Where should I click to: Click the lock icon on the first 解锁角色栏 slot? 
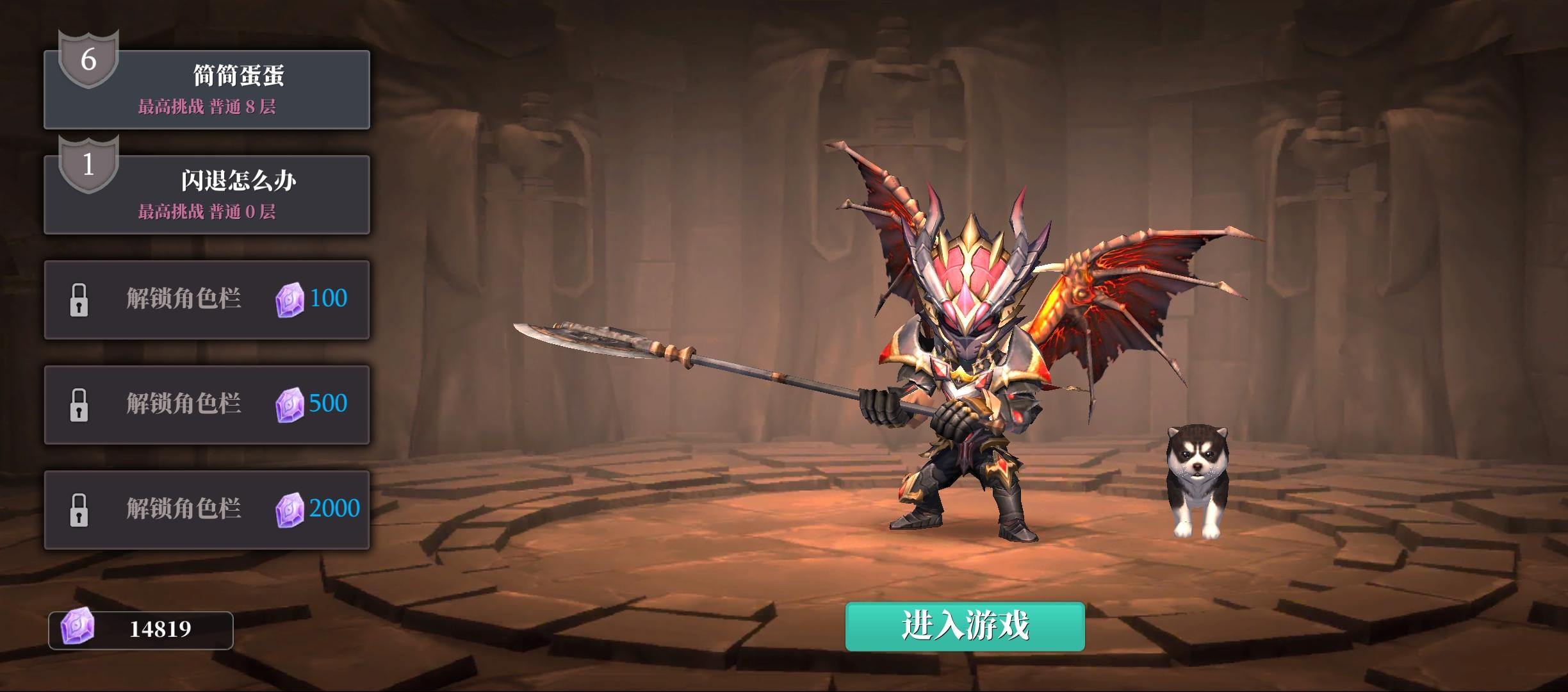point(79,299)
